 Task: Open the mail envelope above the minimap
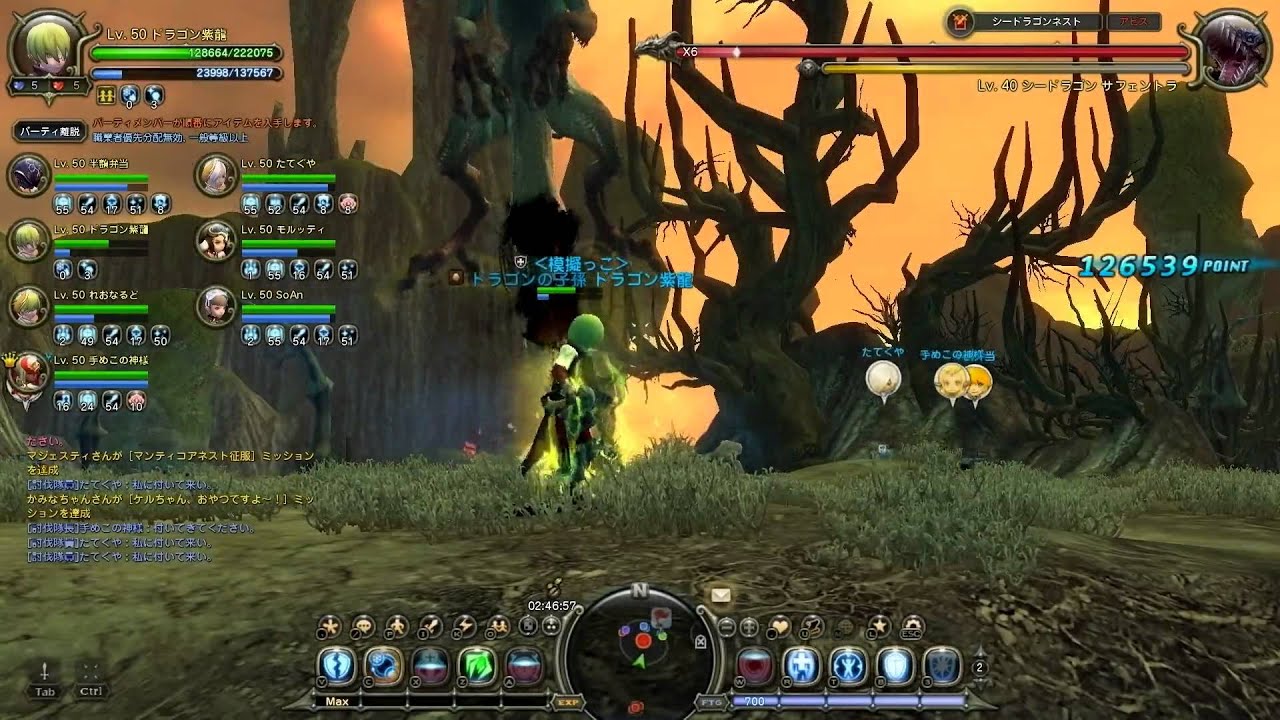(x=719, y=596)
